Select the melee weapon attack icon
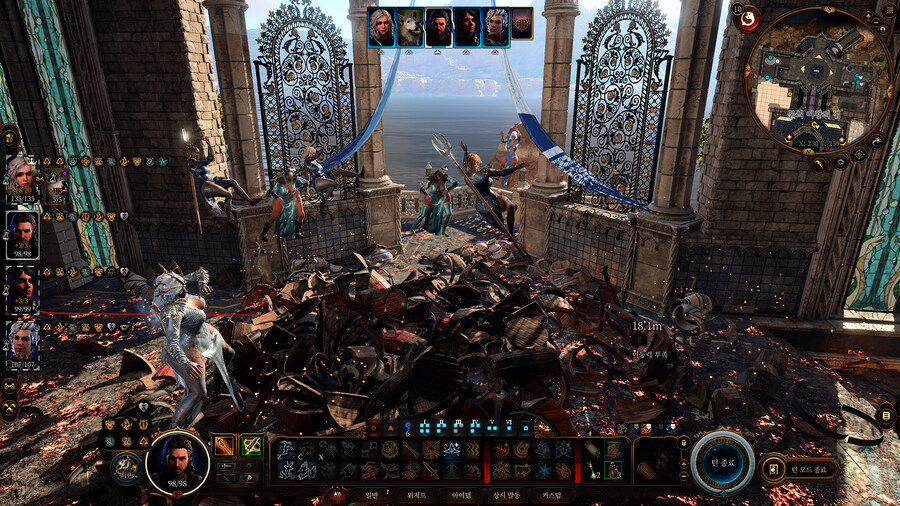Screen dimensions: 900x506 point(224,445)
